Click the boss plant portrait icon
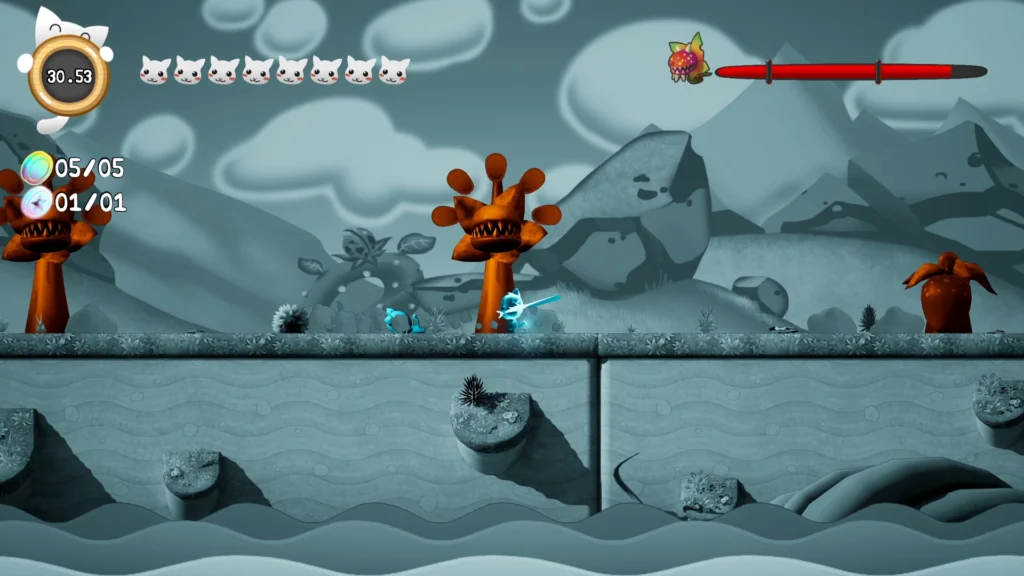This screenshot has width=1024, height=576. 688,61
